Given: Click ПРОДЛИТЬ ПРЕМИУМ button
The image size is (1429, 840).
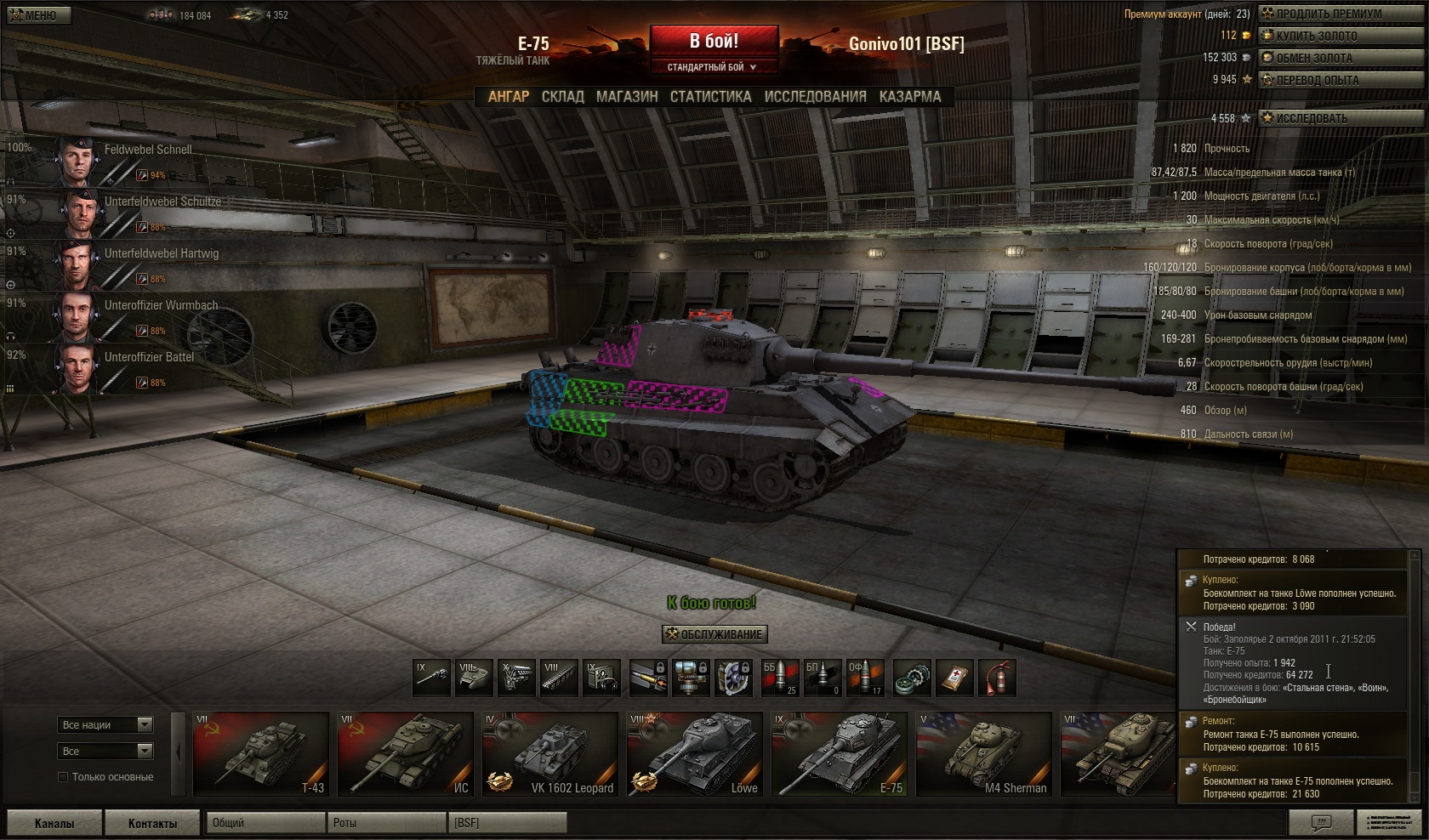Looking at the screenshot, I should [x=1328, y=14].
